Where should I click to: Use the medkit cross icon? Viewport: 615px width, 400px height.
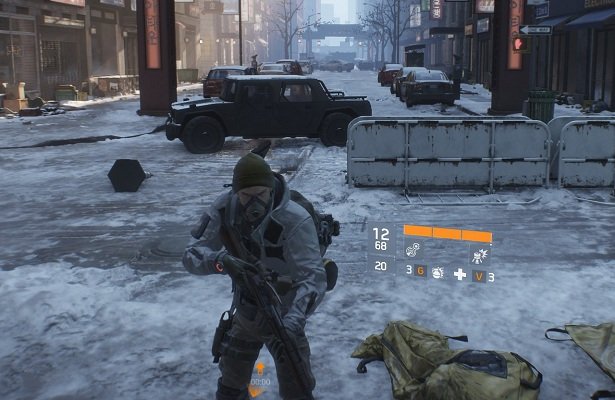[x=460, y=273]
